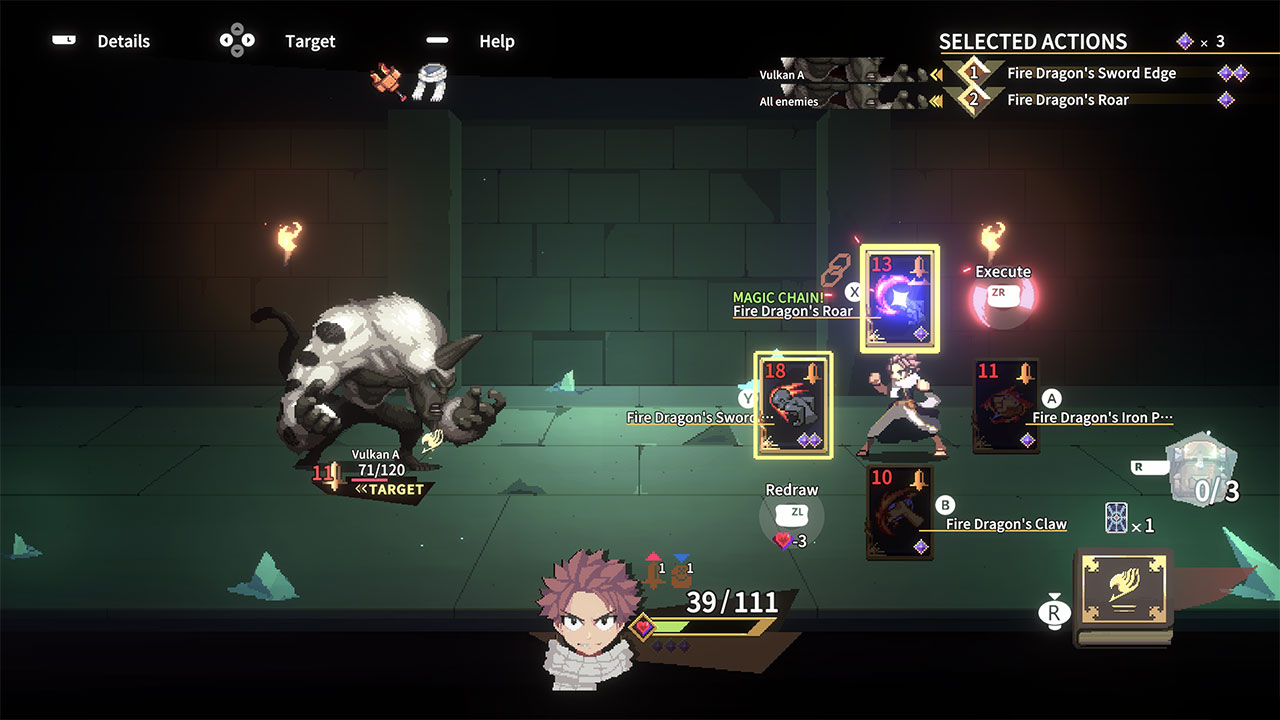Expand Fire Dragon's Sword Edge action details
The width and height of the screenshot is (1280, 720).
coord(1091,72)
